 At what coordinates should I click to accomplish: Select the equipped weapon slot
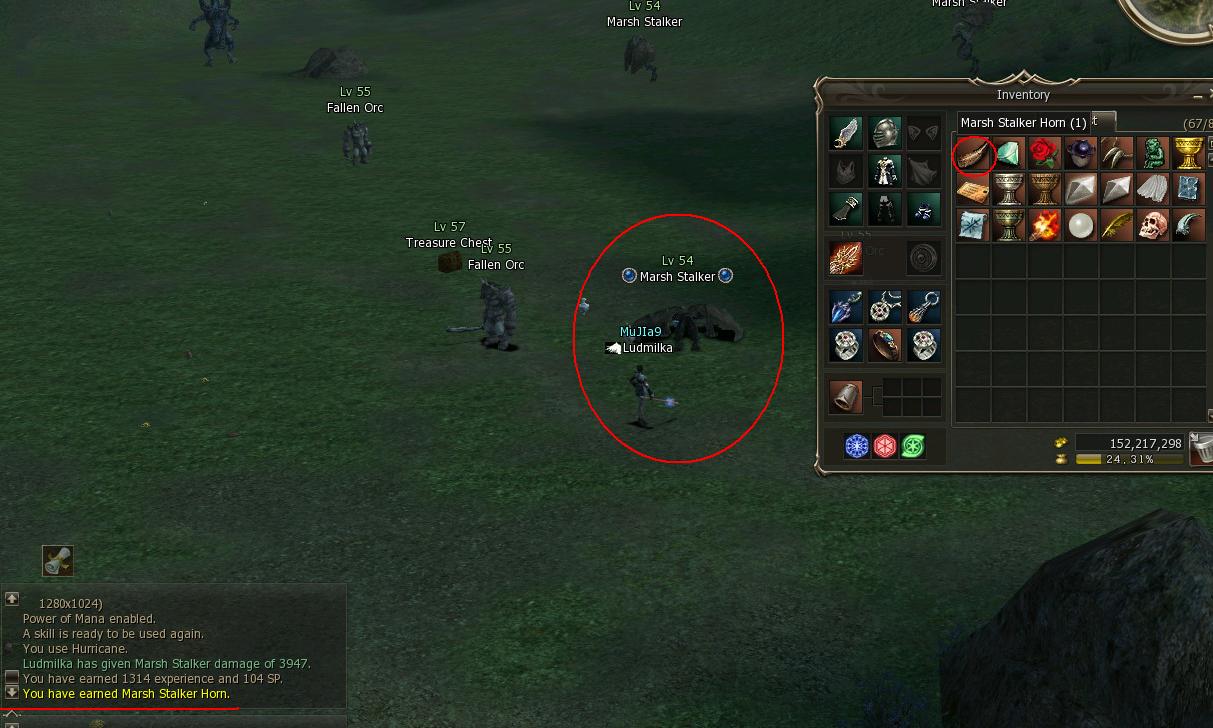pos(846,258)
